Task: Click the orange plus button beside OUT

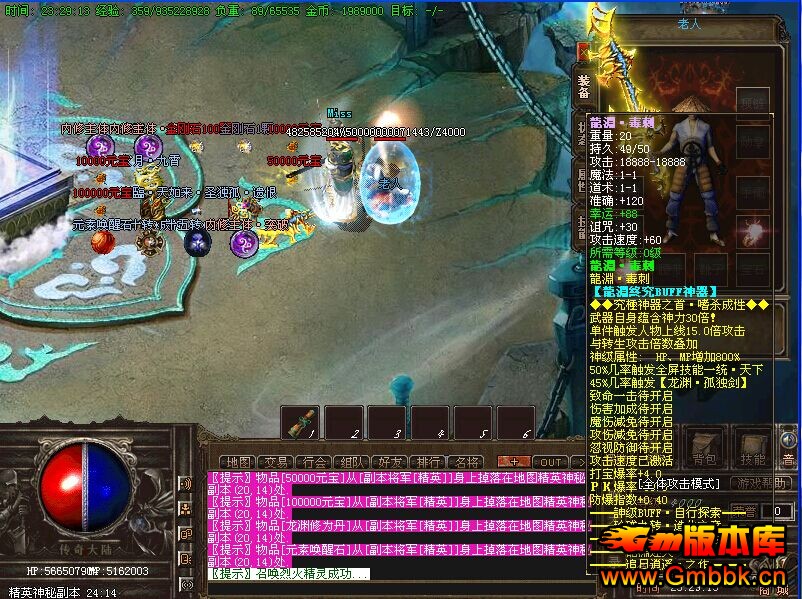Action: point(515,462)
